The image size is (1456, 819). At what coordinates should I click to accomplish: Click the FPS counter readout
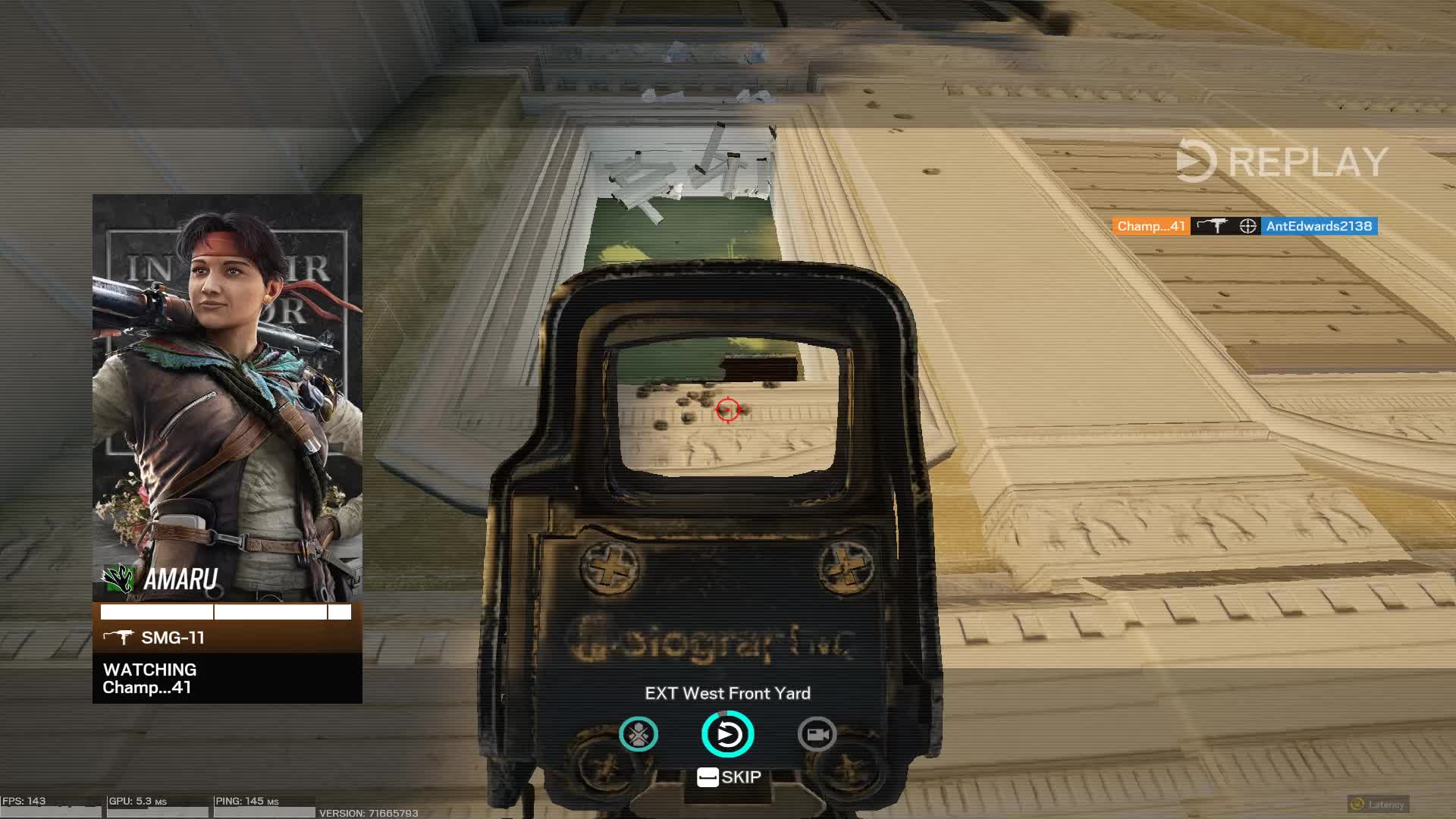coord(23,800)
